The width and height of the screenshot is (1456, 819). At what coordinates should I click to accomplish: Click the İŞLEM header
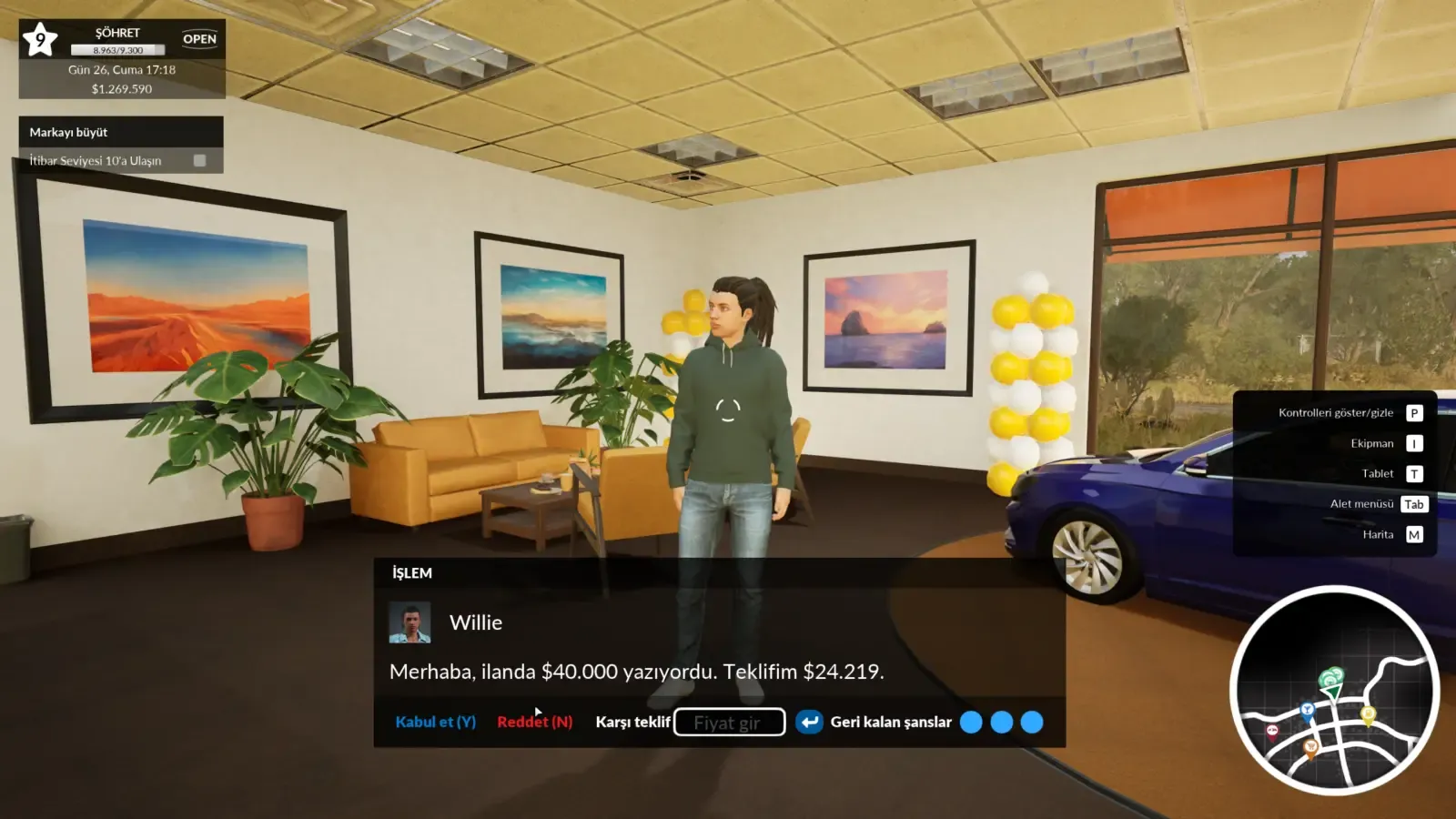(411, 572)
